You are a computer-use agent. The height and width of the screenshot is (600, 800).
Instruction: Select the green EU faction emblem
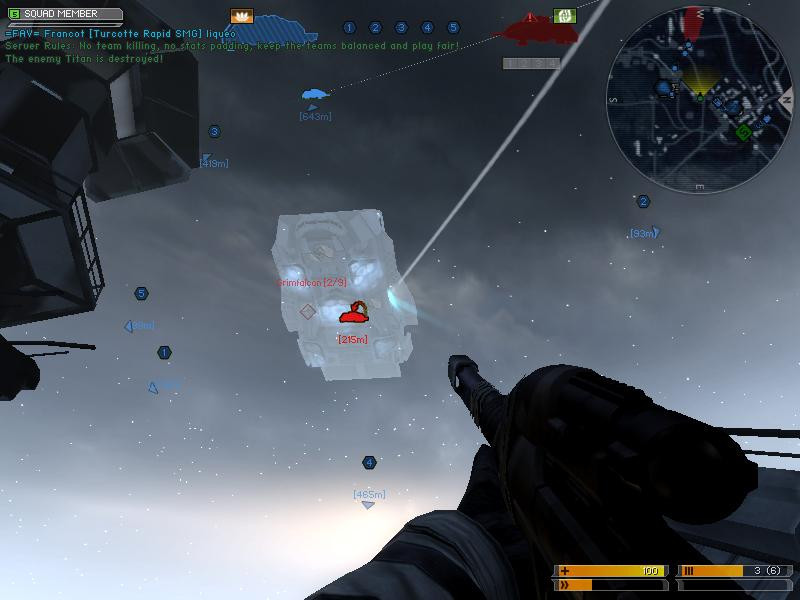pos(564,16)
